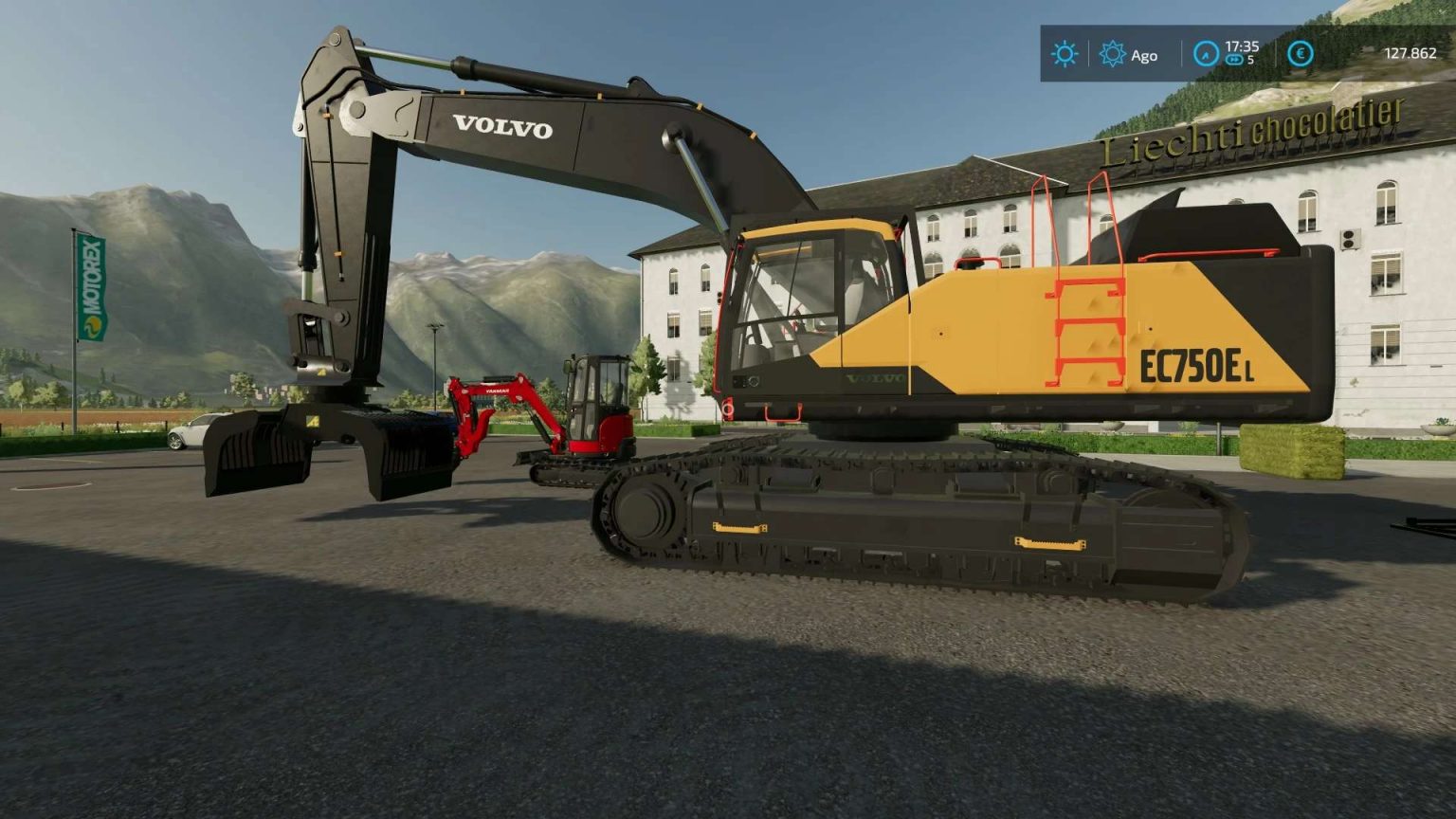The width and height of the screenshot is (1456, 819).
Task: Select the fast-forward time icon
Action: point(1234,59)
